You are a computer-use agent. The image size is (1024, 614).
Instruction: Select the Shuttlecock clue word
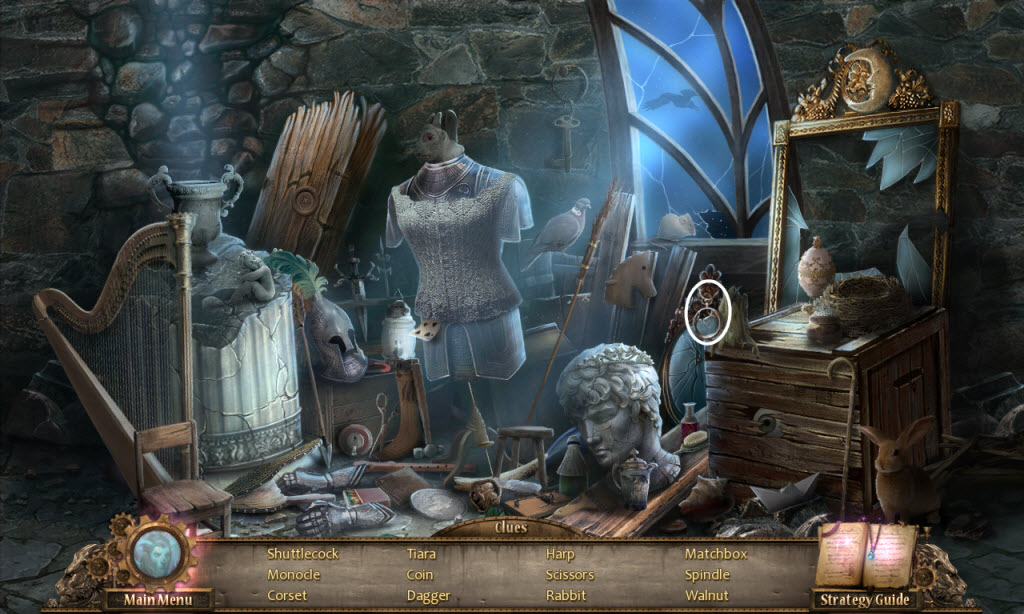[x=303, y=553]
